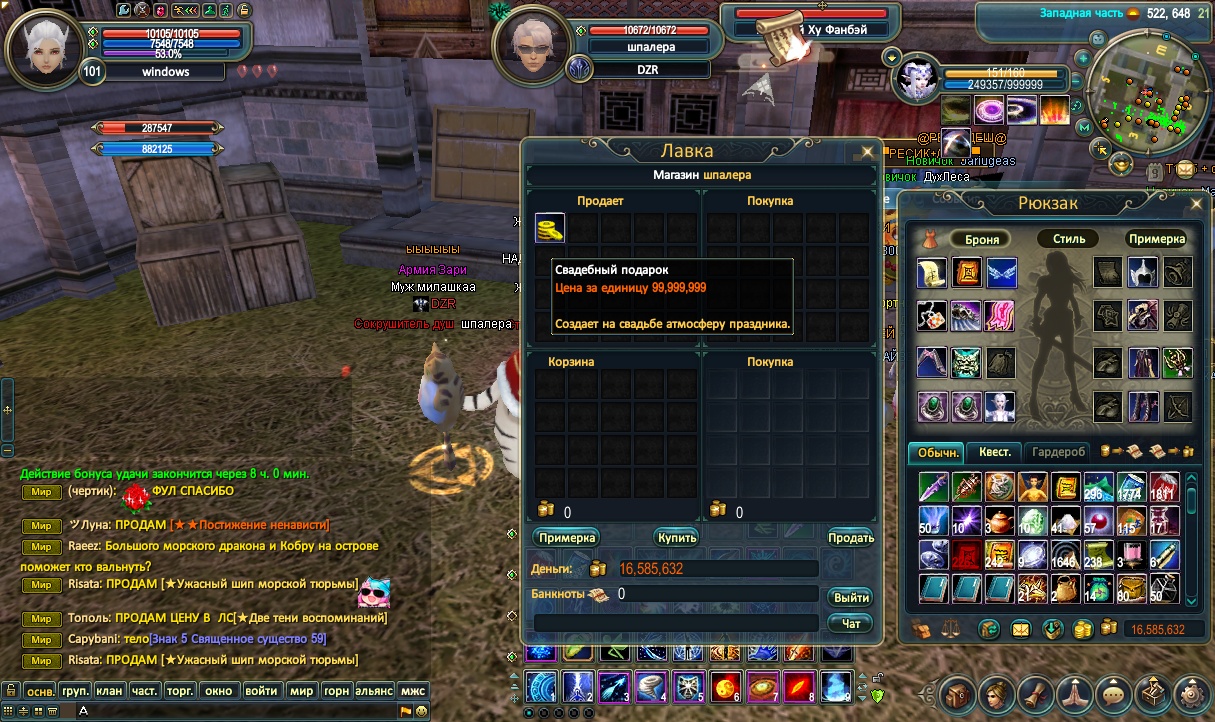The image size is (1215, 722).
Task: Close the Лавка shop window
Action: [x=866, y=152]
